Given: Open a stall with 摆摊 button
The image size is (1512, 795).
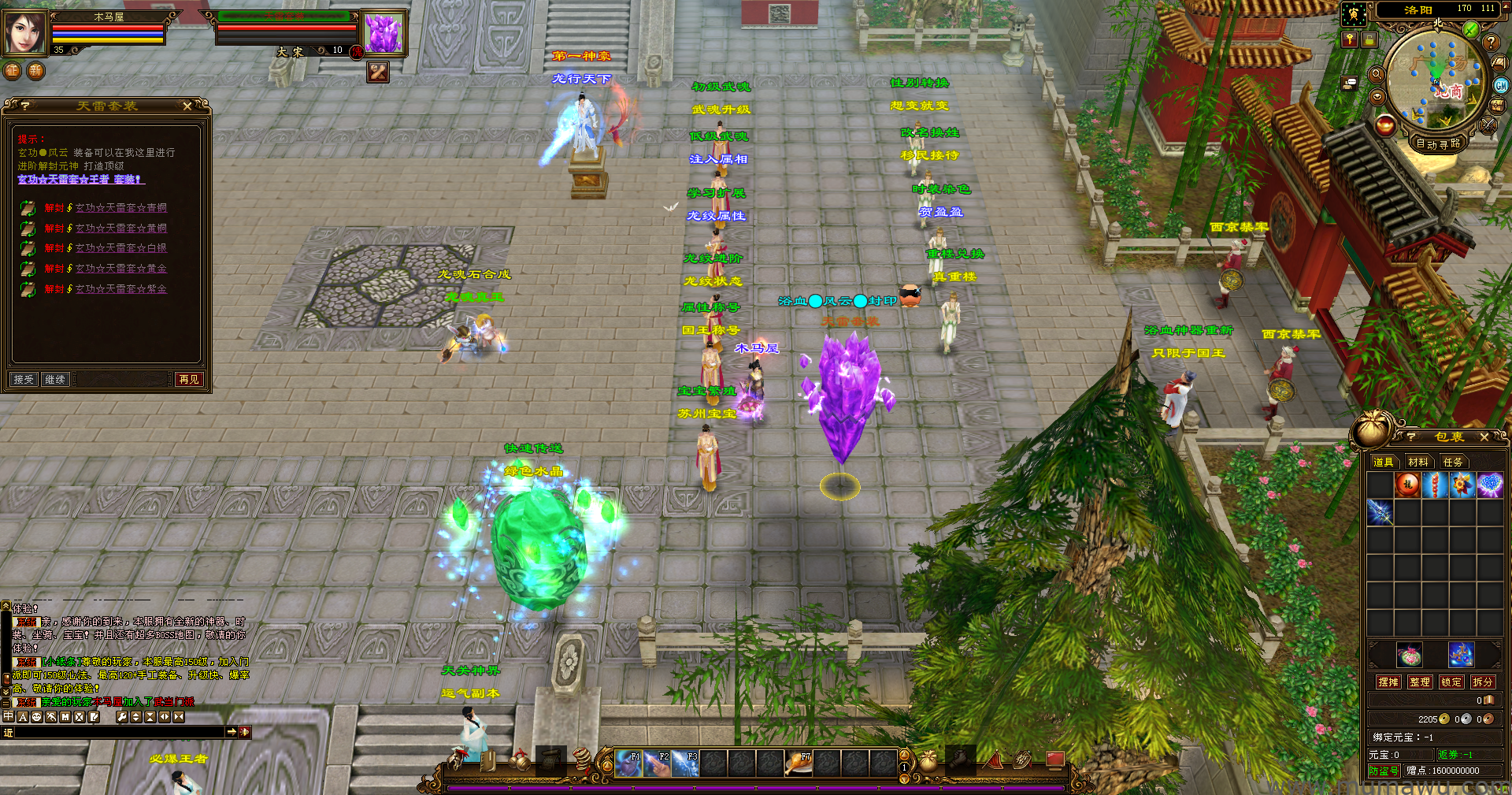Looking at the screenshot, I should point(1388,682).
